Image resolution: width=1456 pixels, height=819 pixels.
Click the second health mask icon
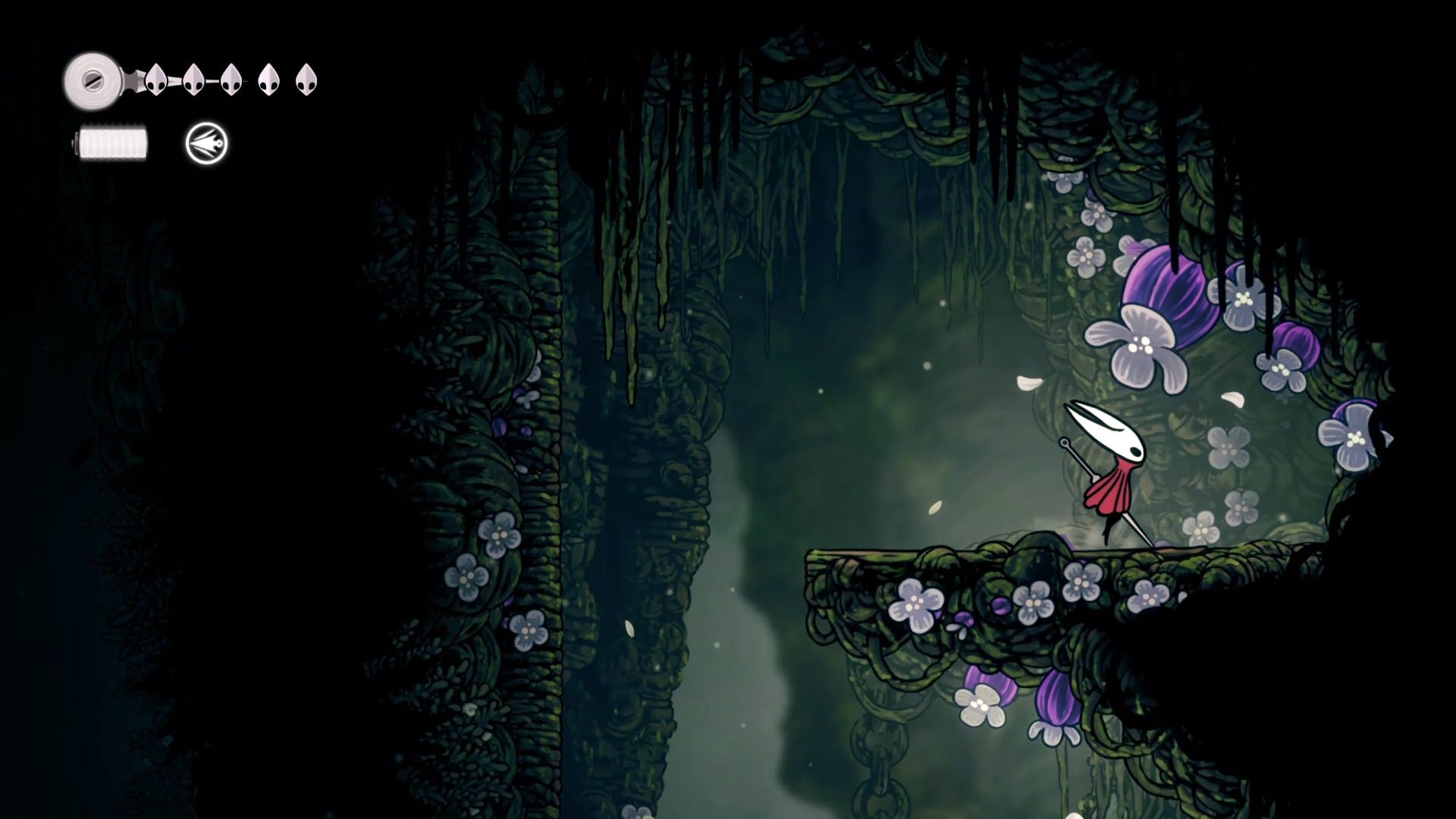point(193,78)
